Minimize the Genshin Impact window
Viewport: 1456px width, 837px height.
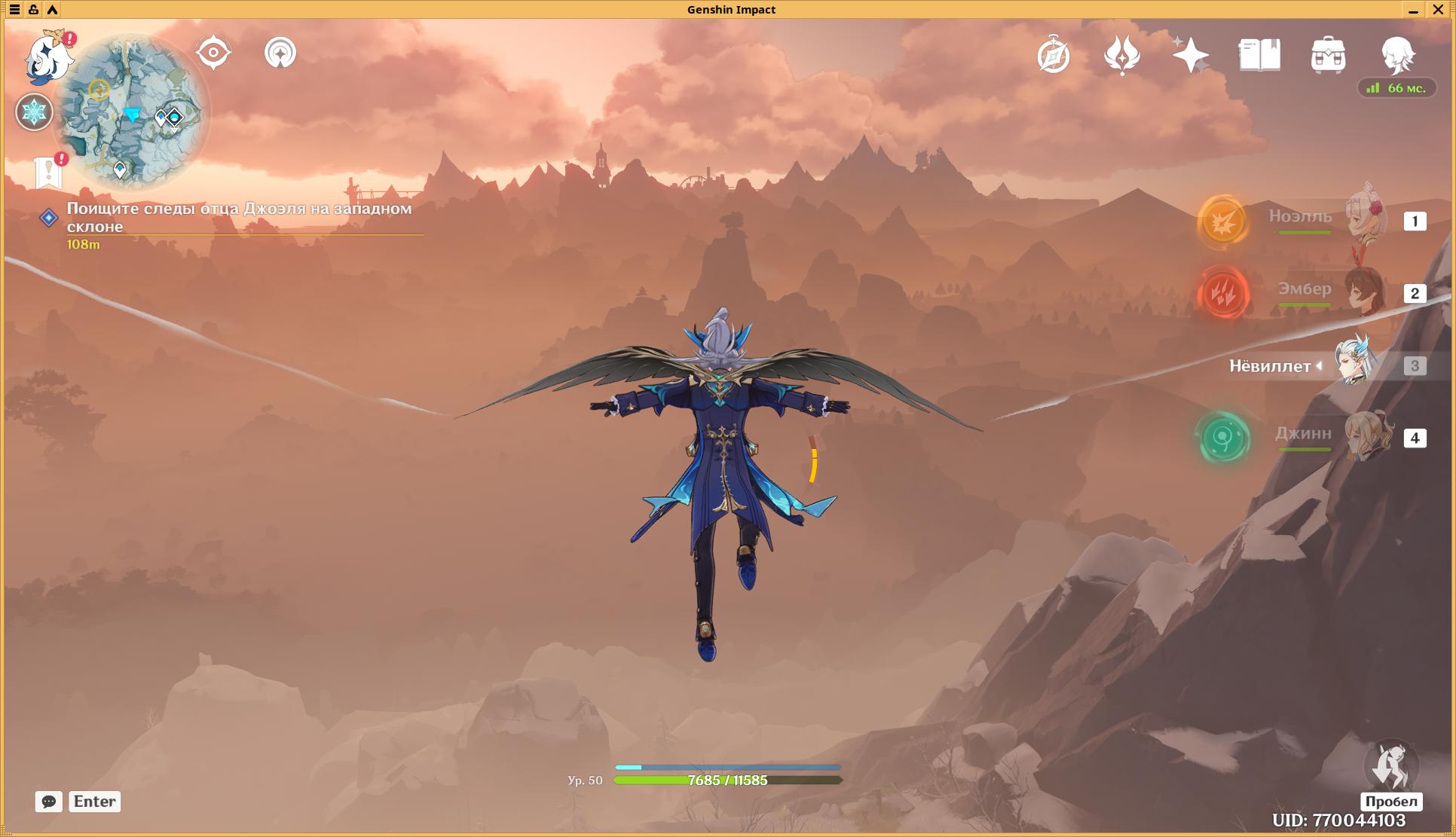tap(1413, 10)
